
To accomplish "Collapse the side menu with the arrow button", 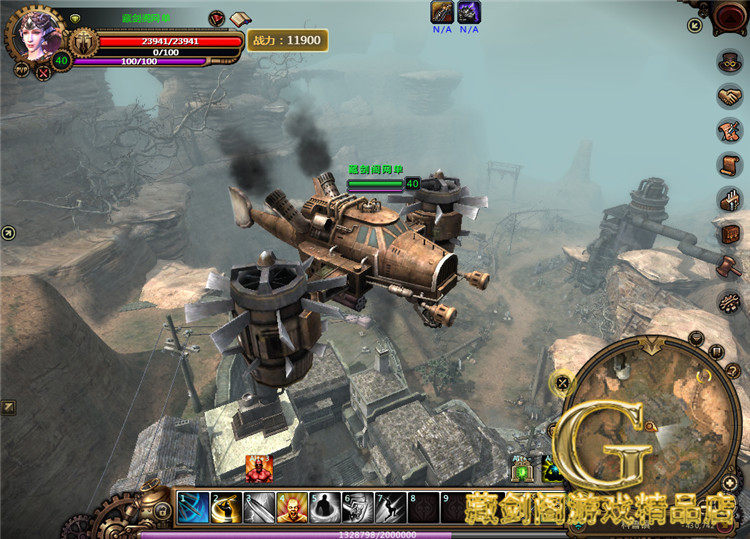I will (x=695, y=25).
